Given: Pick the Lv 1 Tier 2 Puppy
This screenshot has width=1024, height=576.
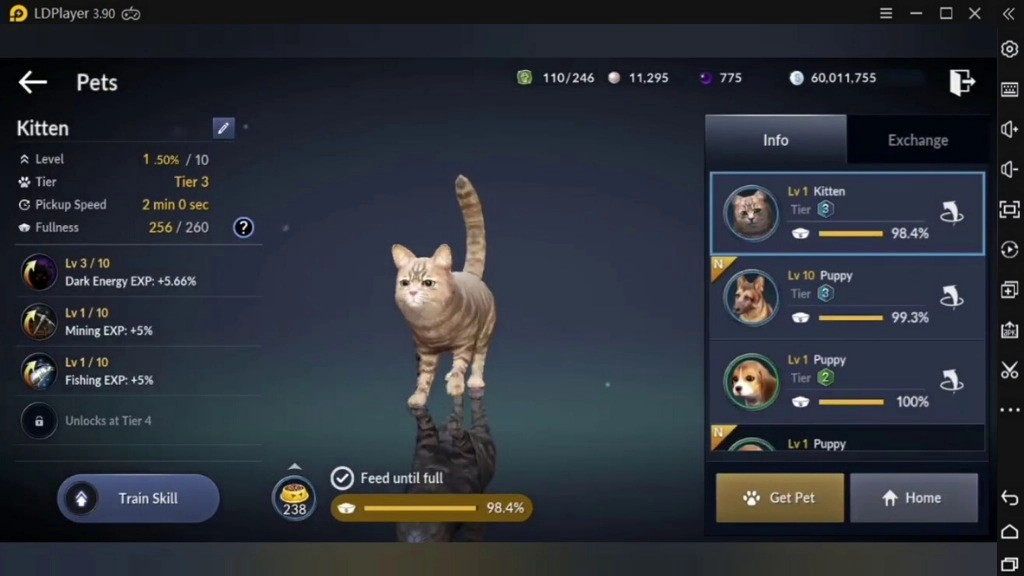Looking at the screenshot, I should pos(846,381).
